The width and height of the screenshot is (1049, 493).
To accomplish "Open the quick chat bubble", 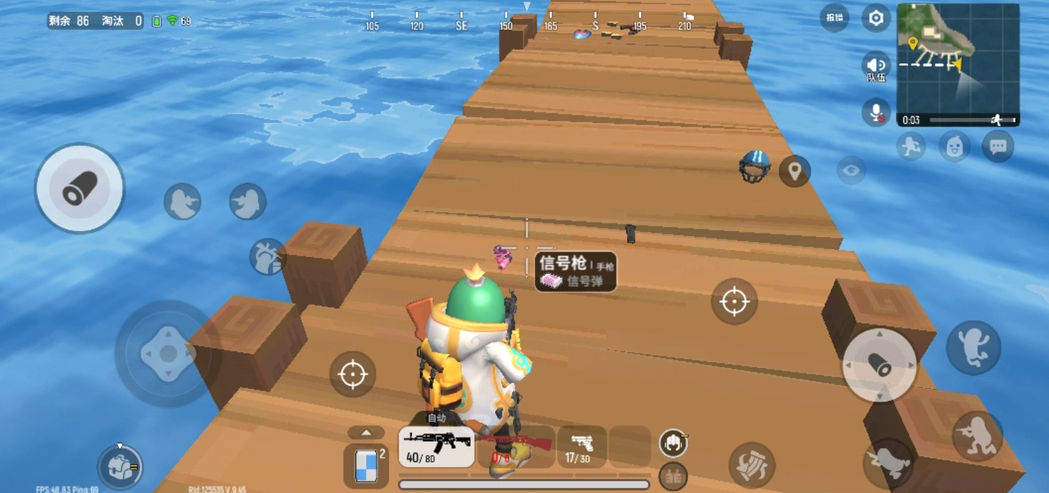I will point(997,147).
